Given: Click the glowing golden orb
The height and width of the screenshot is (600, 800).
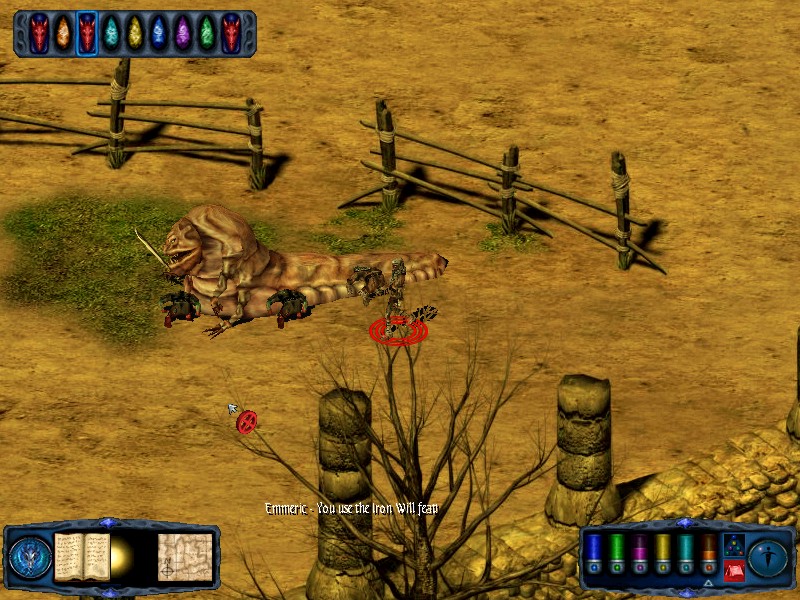Looking at the screenshot, I should pos(126,557).
